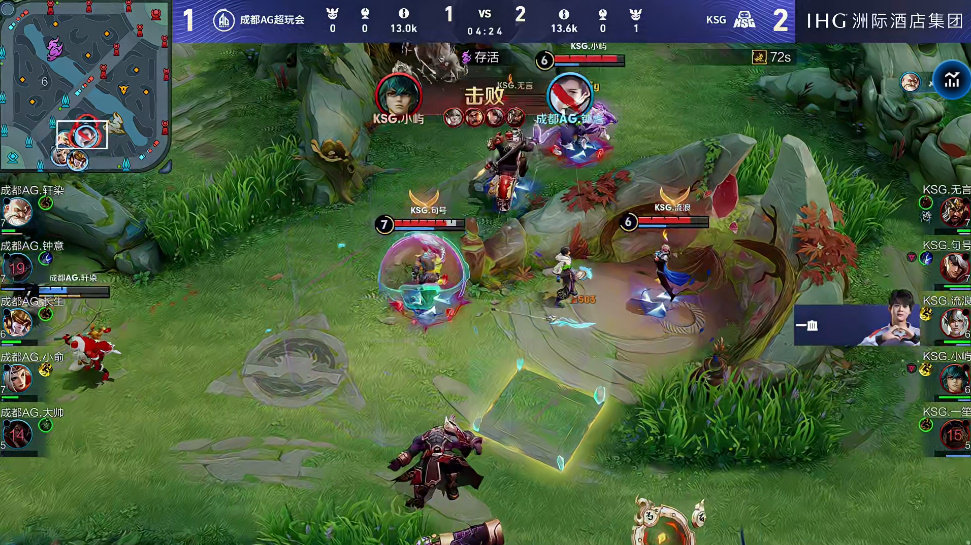Select KSG.无言 player portrait
Viewport: 971px width, 545px height.
[955, 212]
